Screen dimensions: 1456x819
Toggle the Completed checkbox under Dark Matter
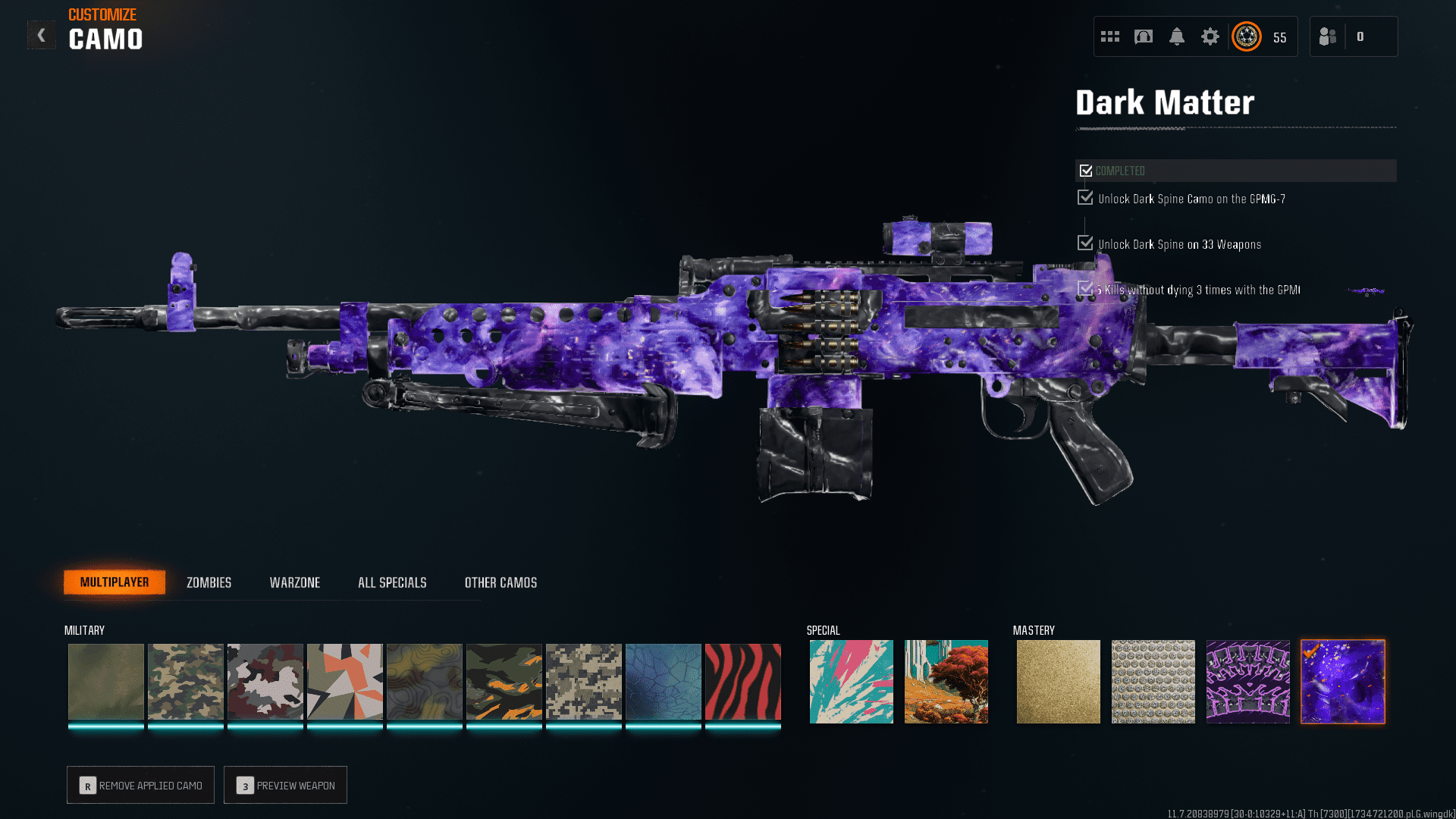(1086, 170)
